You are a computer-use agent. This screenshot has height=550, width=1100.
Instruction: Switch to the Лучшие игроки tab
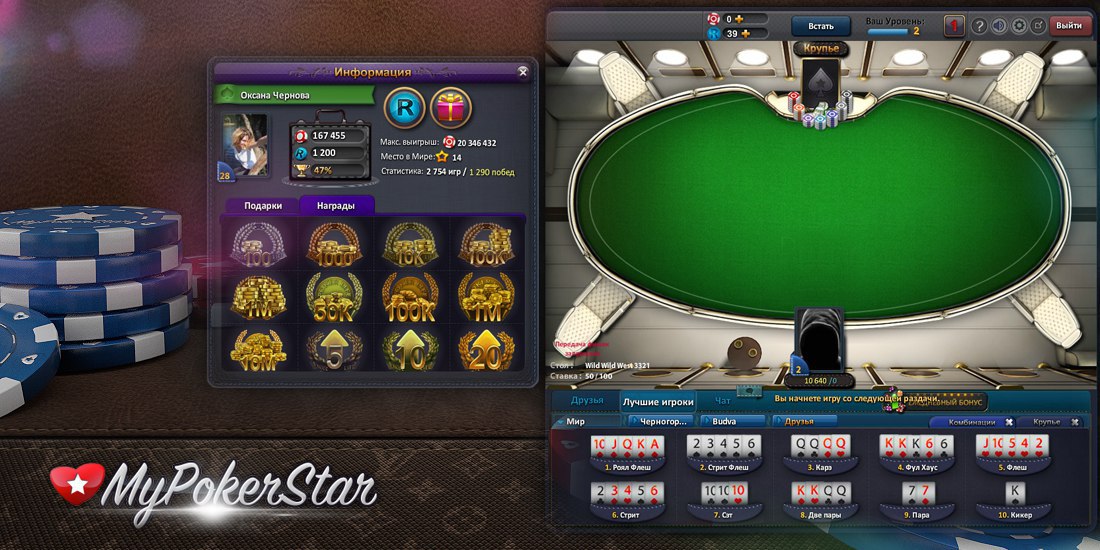(x=658, y=402)
